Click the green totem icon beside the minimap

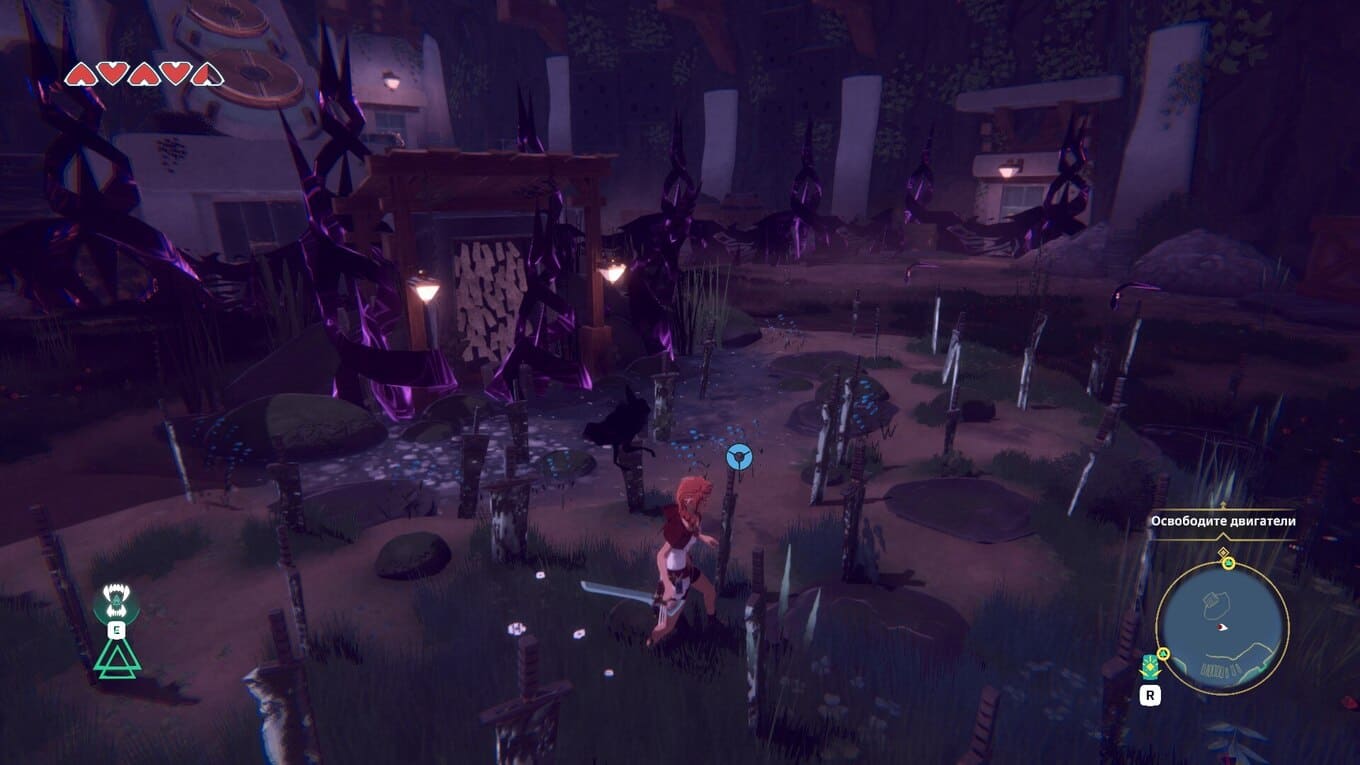[x=1150, y=666]
